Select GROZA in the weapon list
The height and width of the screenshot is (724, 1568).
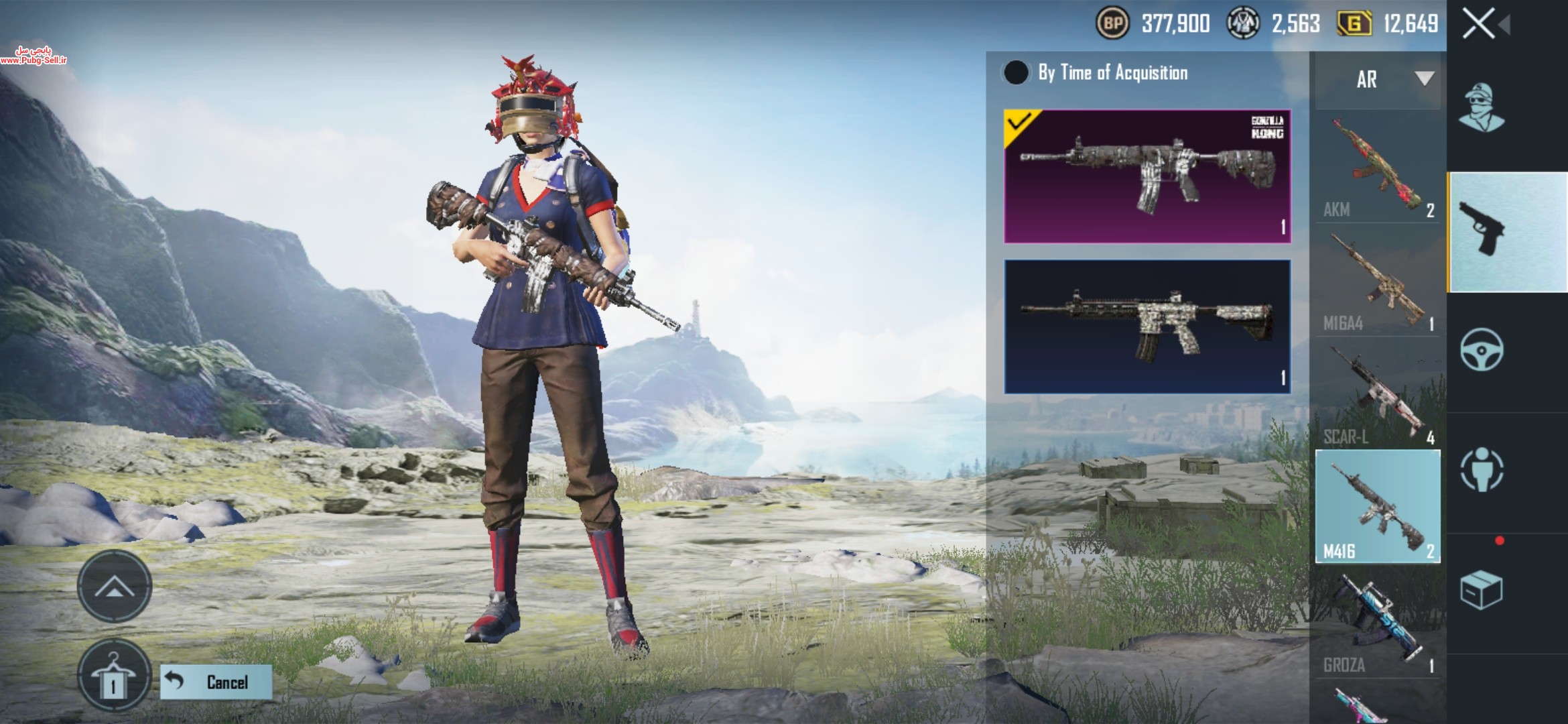(x=1378, y=623)
